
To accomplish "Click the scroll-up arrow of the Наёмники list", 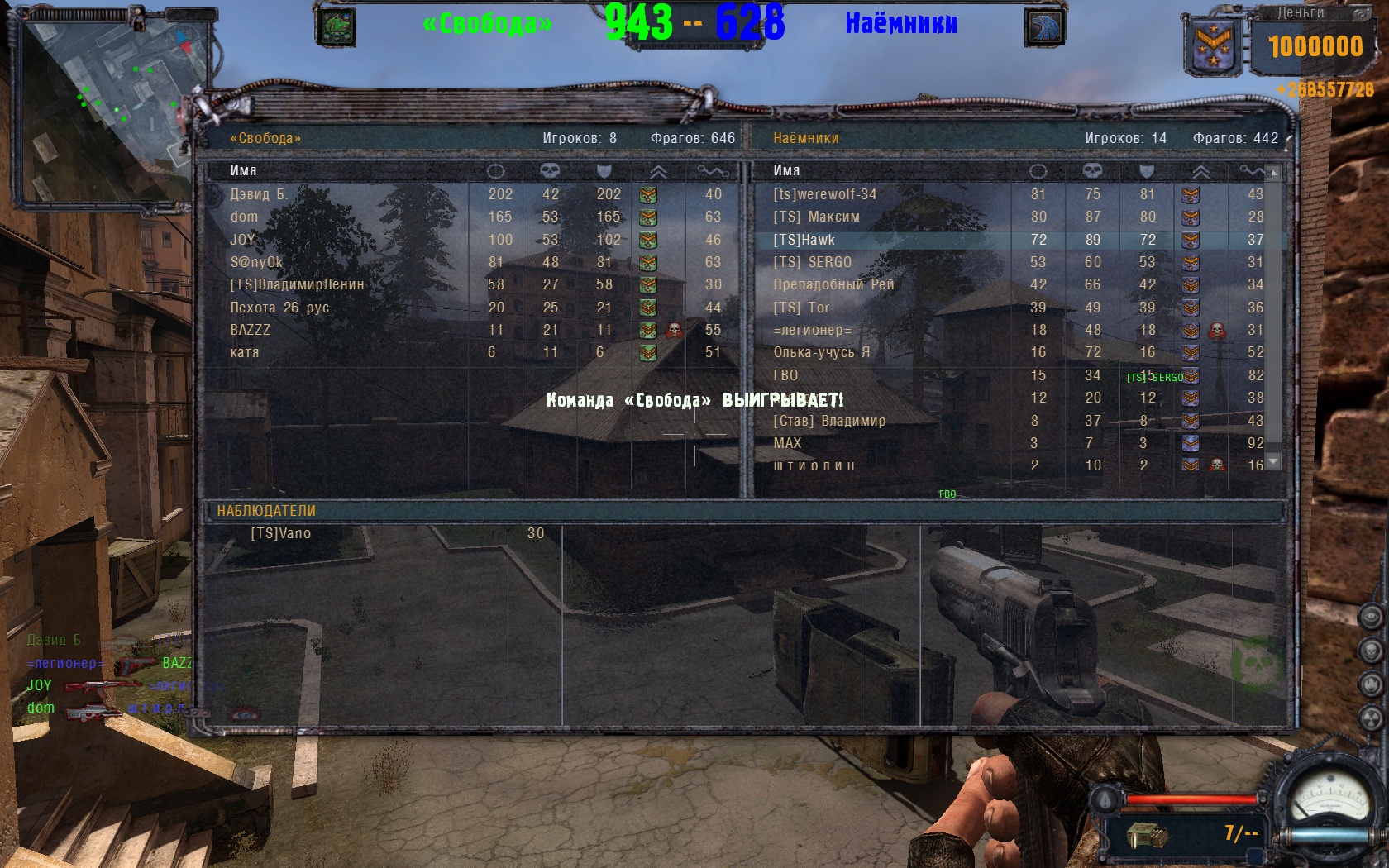I will (x=1273, y=172).
